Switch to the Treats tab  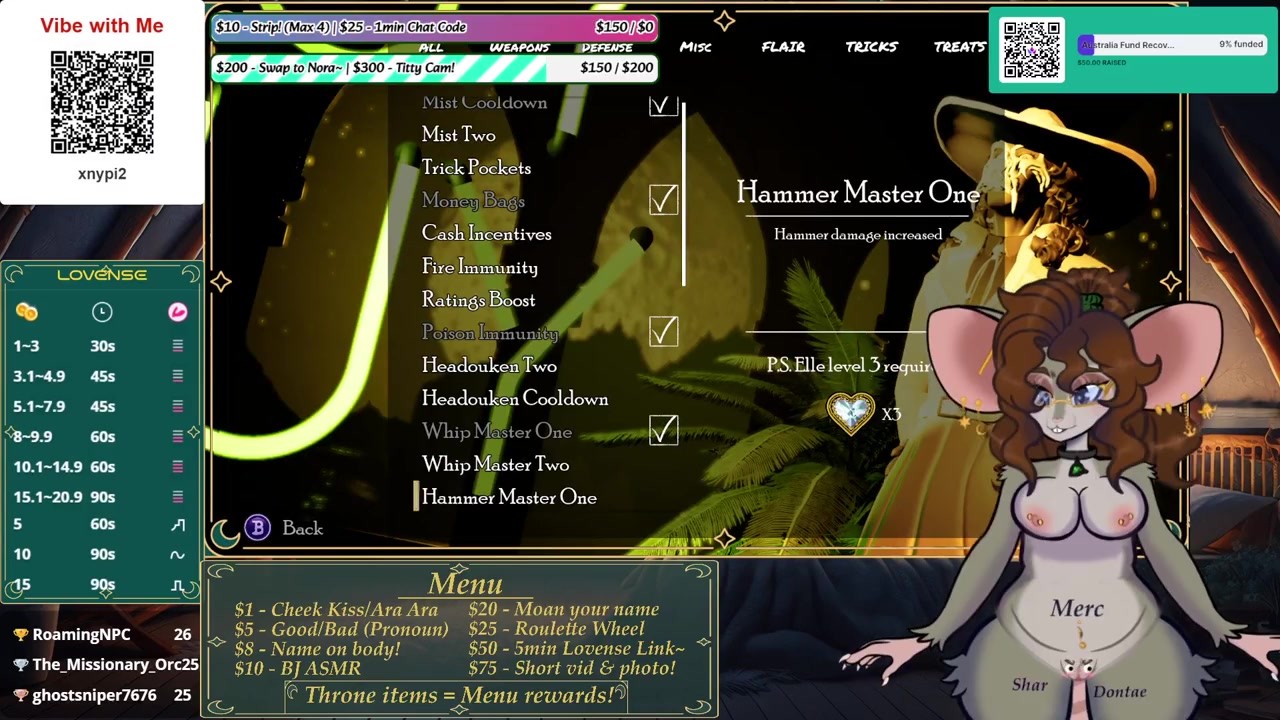click(x=959, y=47)
